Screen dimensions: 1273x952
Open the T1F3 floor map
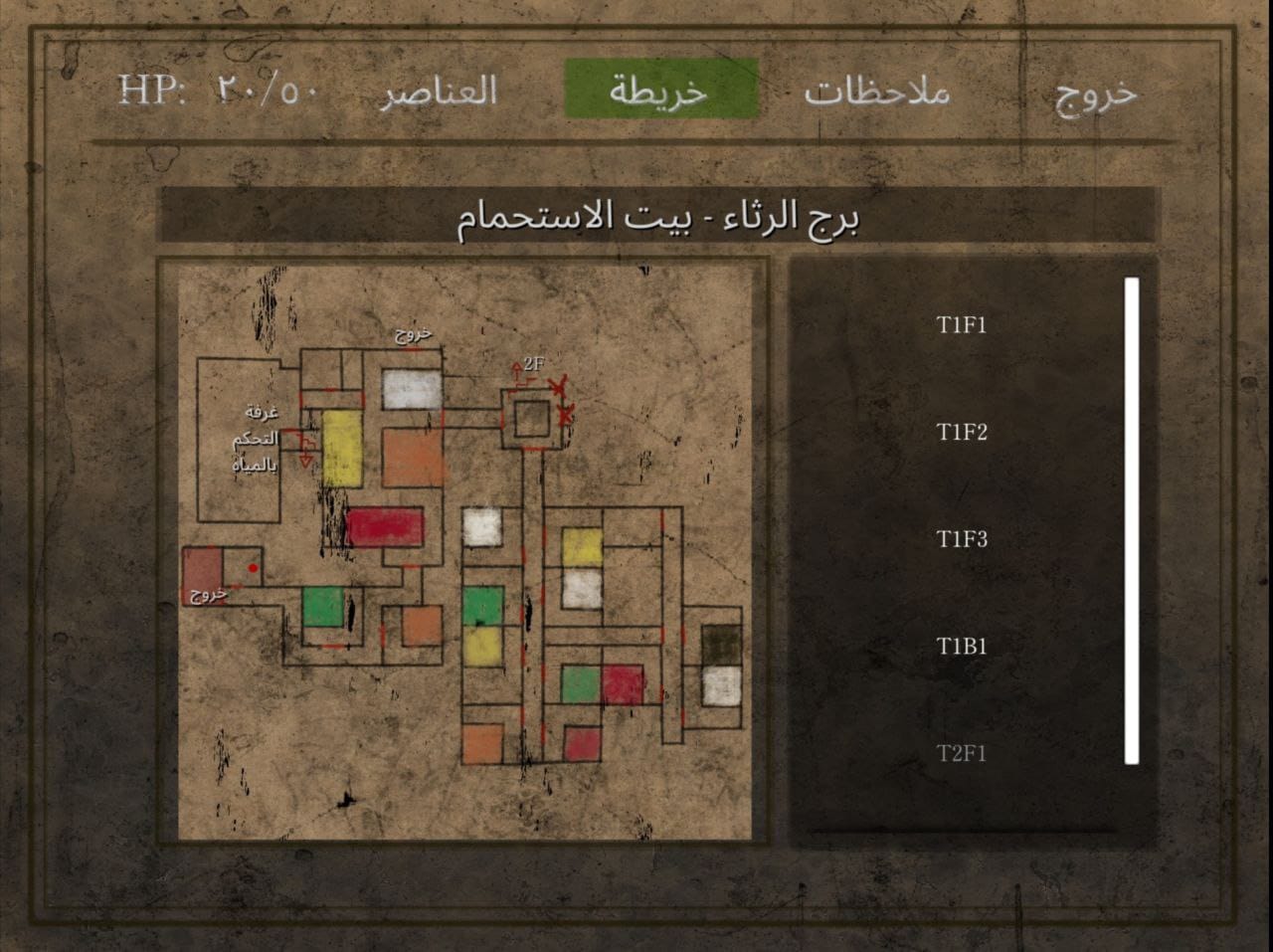tap(961, 540)
